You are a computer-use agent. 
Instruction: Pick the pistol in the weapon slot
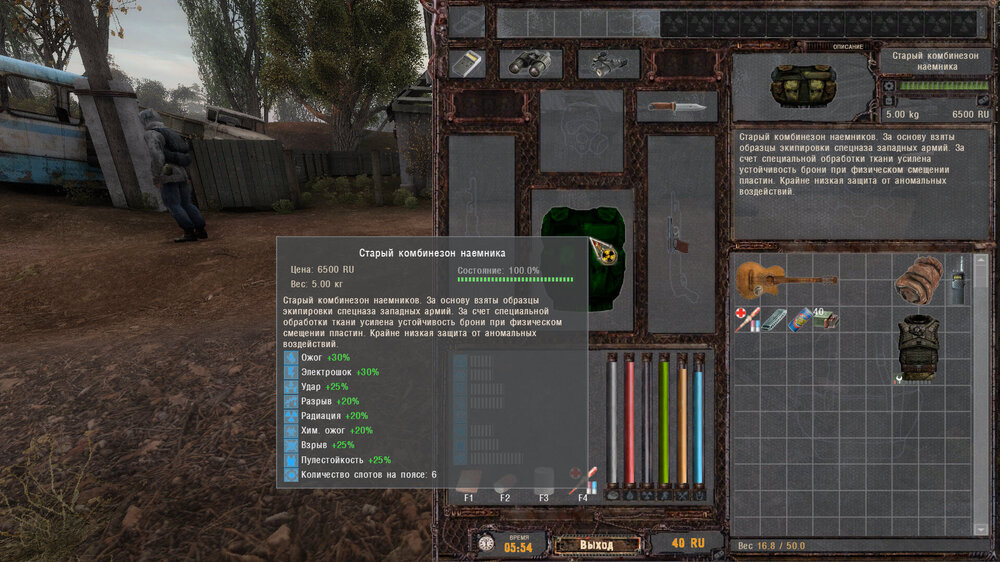680,238
